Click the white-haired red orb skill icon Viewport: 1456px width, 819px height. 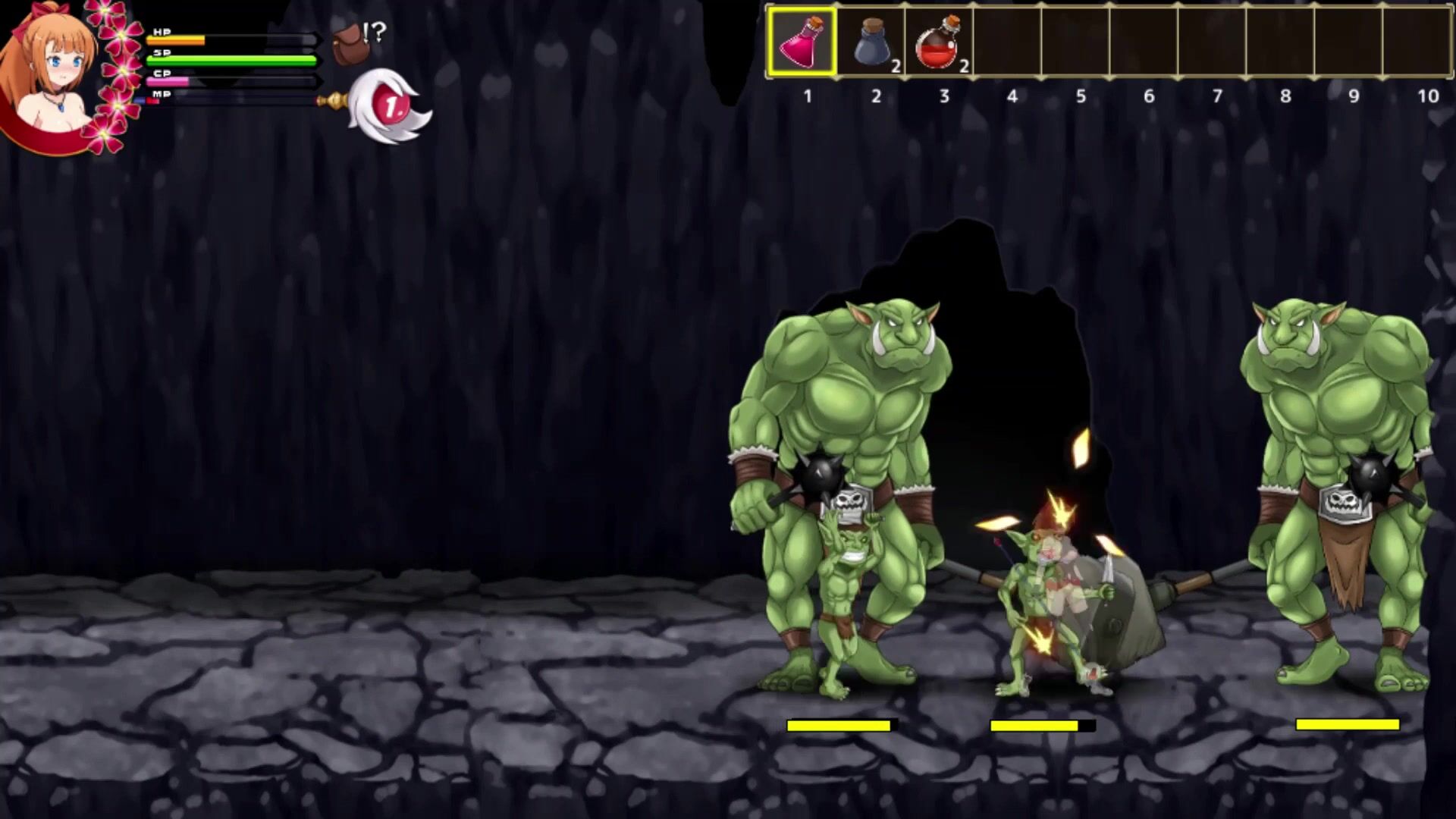[391, 107]
